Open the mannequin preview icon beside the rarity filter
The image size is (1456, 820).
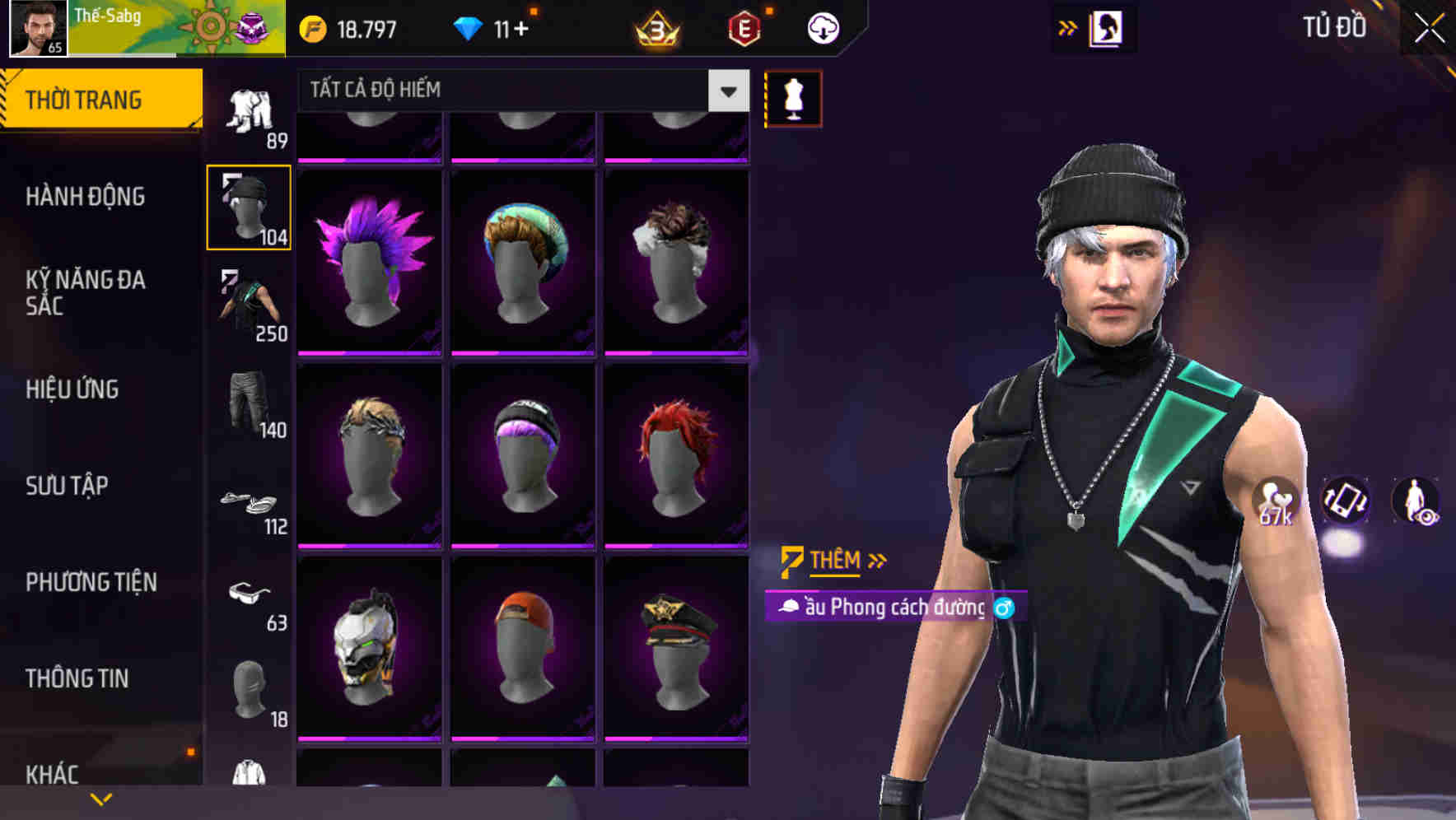tap(792, 97)
